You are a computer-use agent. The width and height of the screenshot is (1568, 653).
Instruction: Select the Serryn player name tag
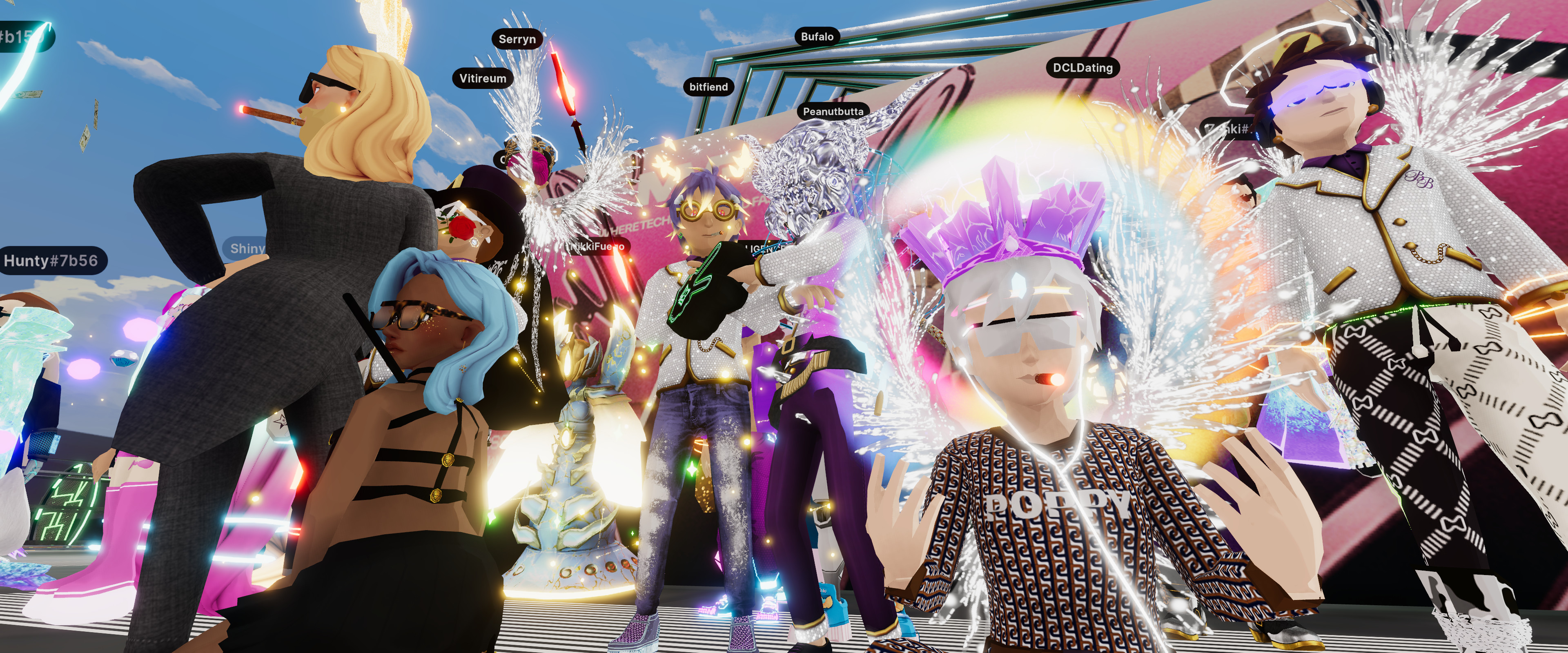[x=517, y=40]
